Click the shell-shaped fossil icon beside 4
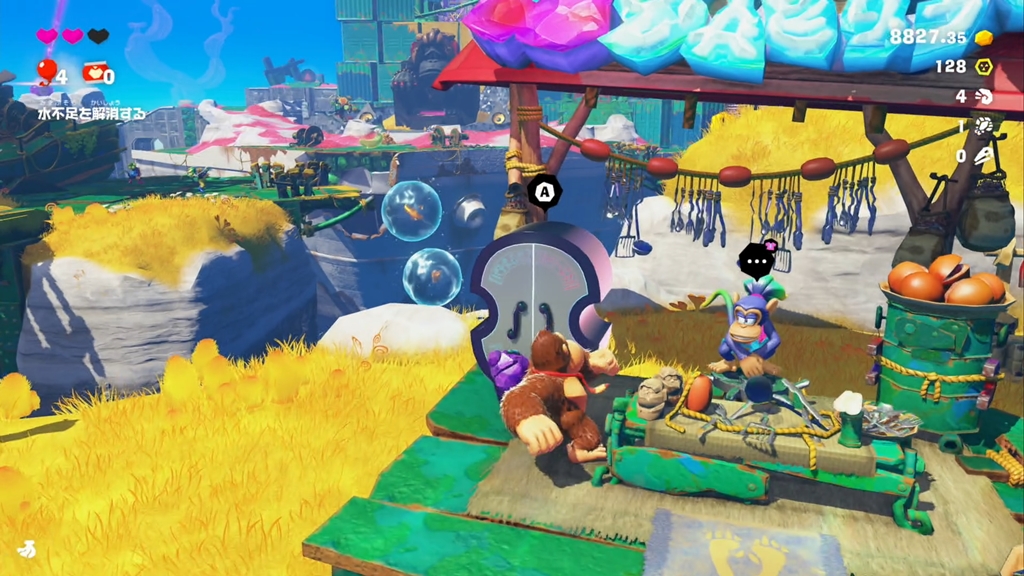The height and width of the screenshot is (576, 1024). 984,96
